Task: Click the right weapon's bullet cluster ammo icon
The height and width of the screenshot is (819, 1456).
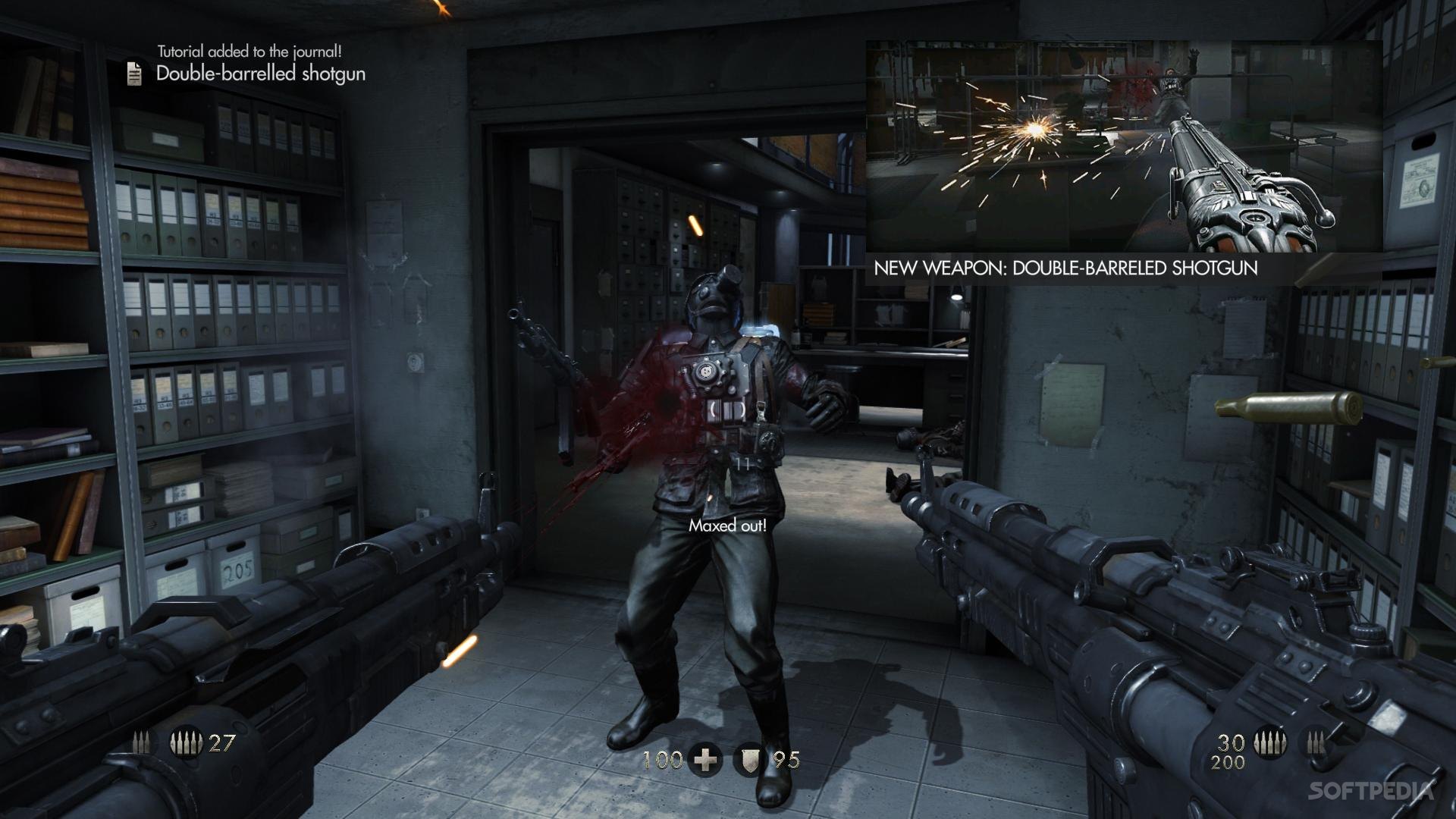Action: point(1269,742)
